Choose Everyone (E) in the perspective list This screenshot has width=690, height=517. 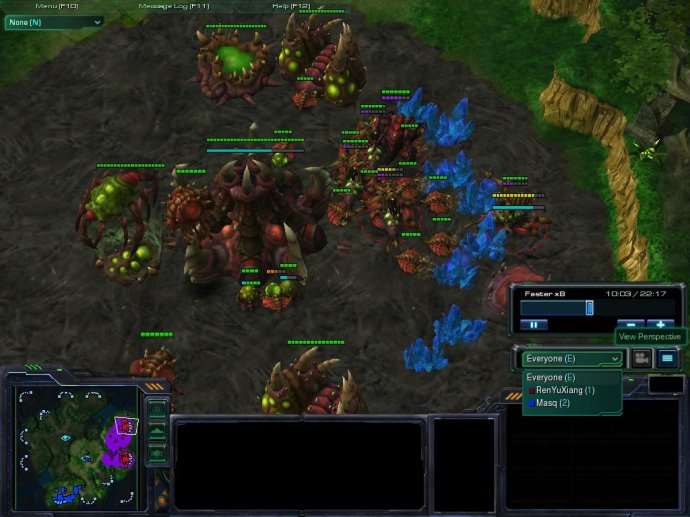[551, 377]
